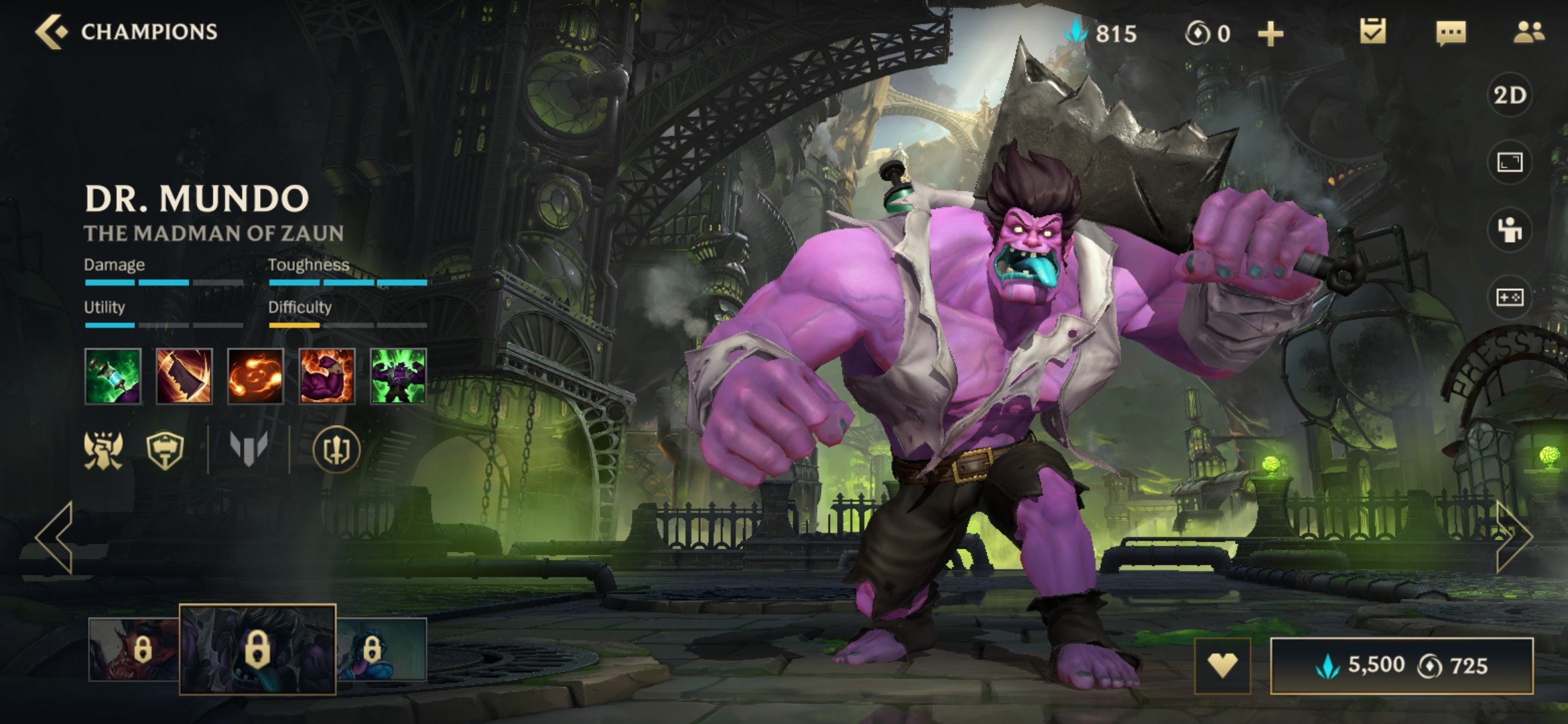Screen dimensions: 1568x724
Task: Toggle the 2D splash art view
Action: click(x=1510, y=95)
